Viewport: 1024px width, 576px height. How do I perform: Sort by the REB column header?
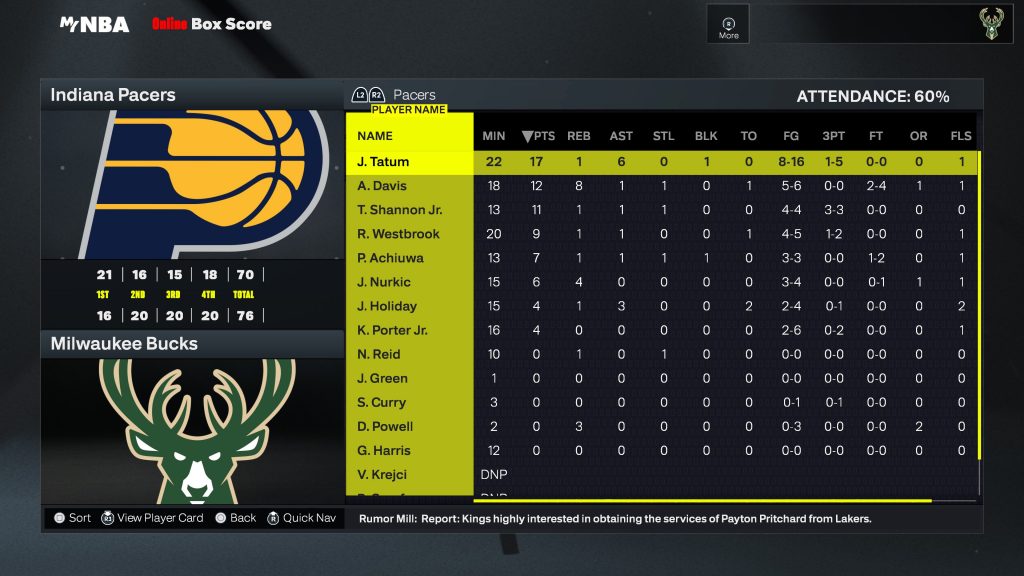click(x=578, y=136)
